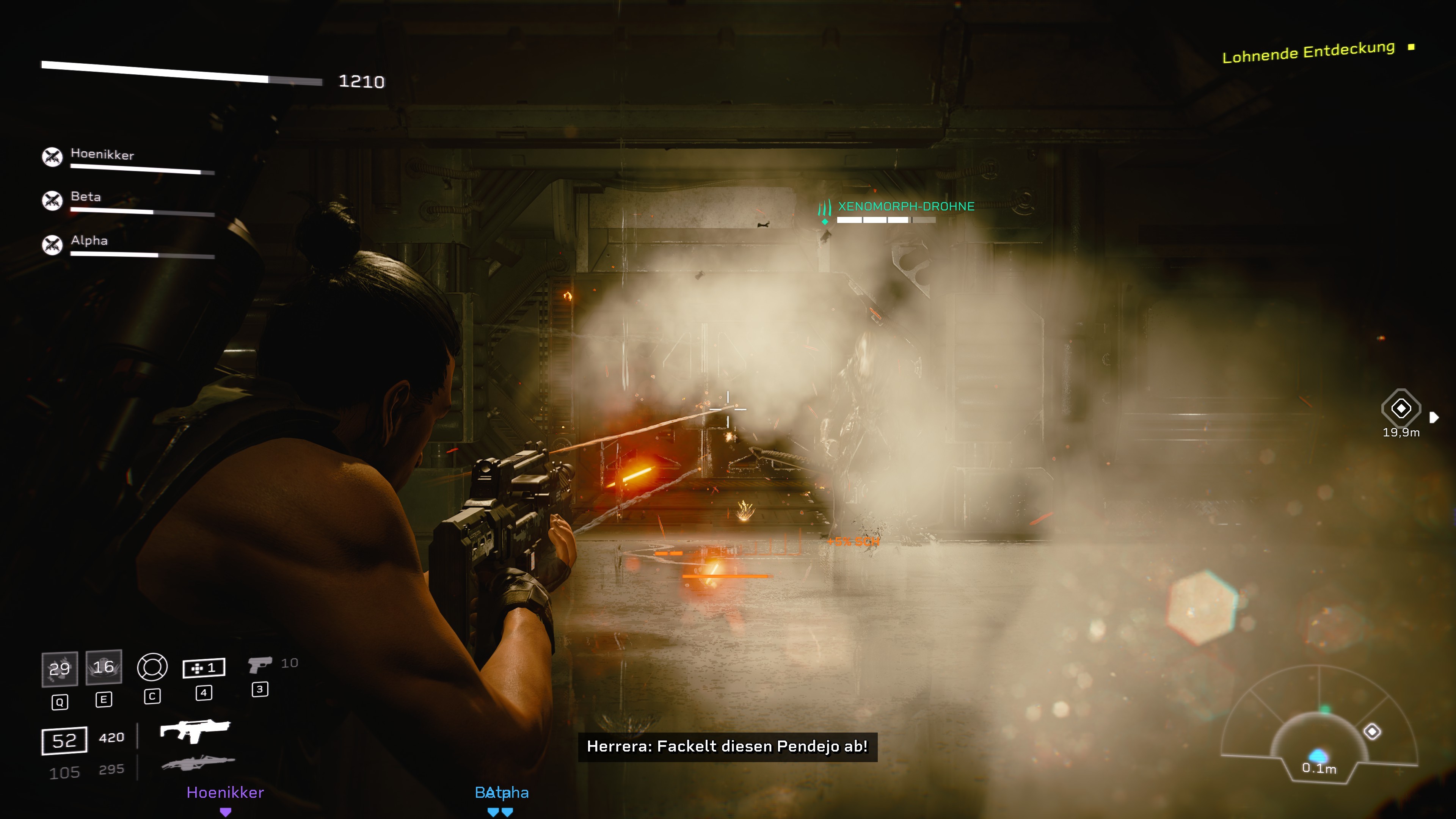Select teammate Hoenikker in the squad list

[x=102, y=155]
